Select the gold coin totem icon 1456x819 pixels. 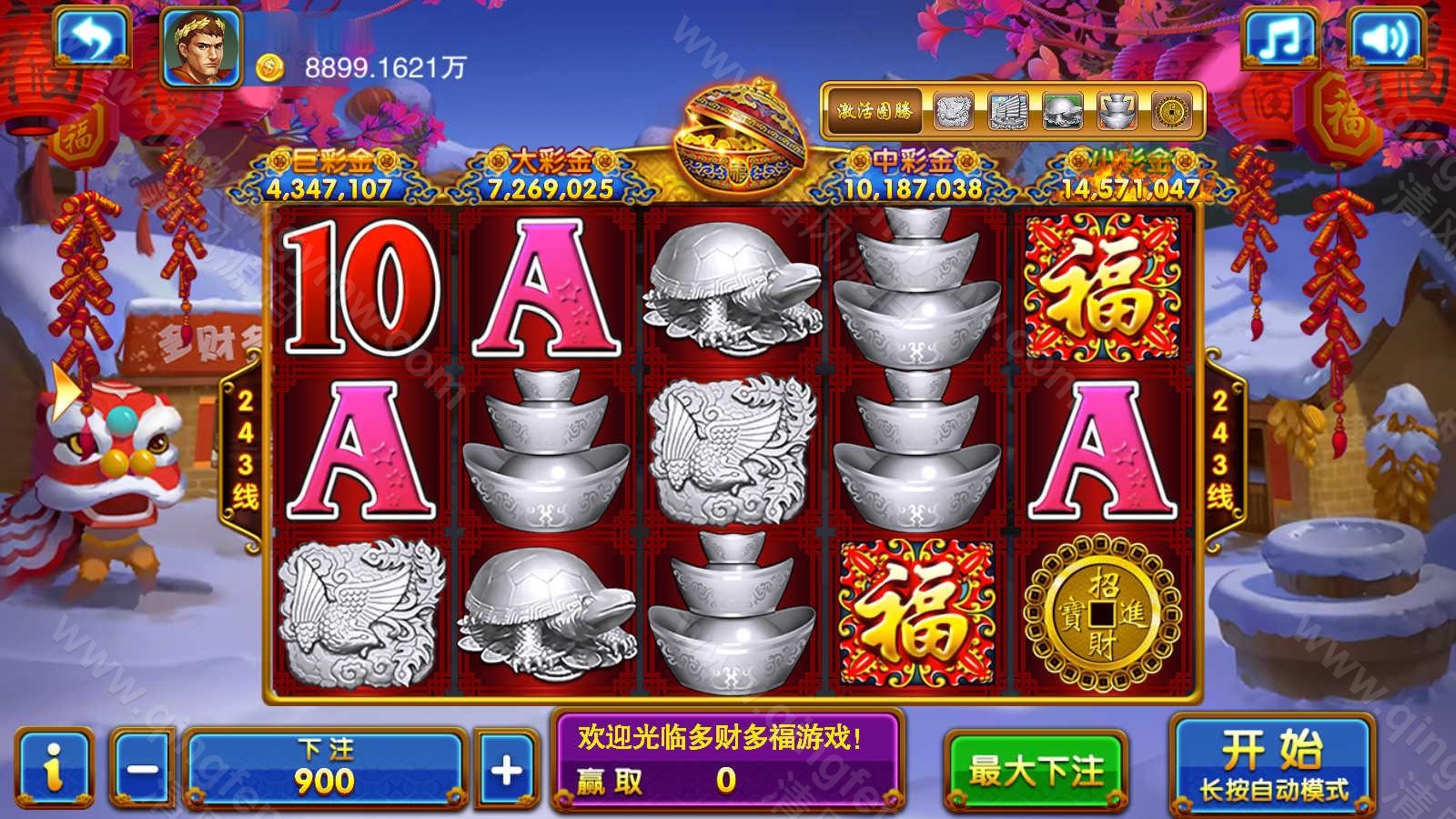(x=1170, y=111)
